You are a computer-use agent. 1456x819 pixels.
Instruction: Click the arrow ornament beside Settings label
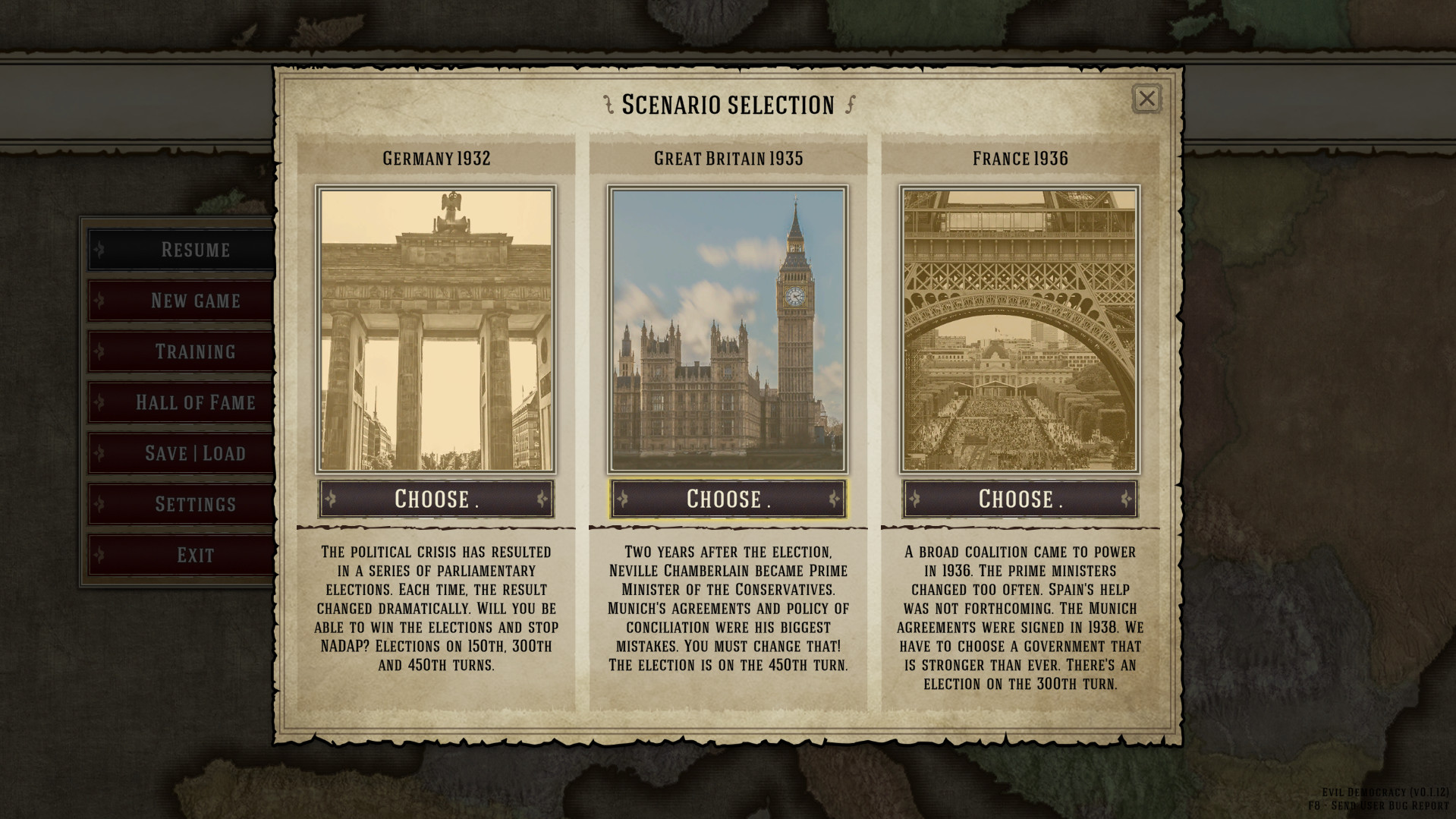coord(99,504)
